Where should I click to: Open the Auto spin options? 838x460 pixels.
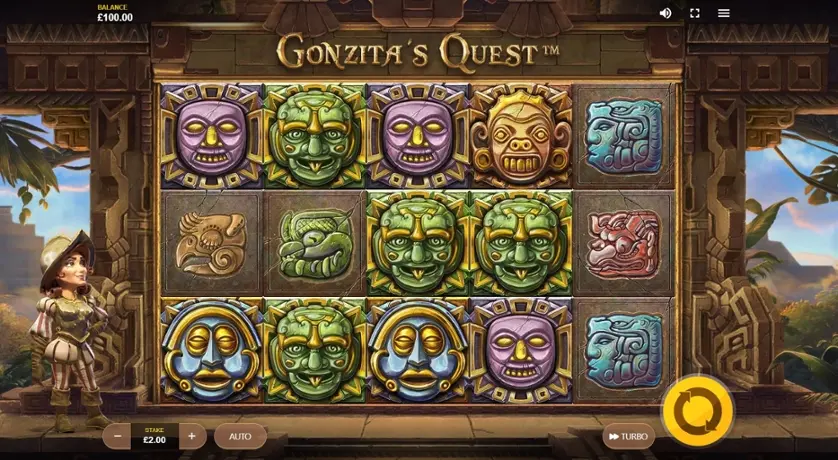(x=240, y=436)
